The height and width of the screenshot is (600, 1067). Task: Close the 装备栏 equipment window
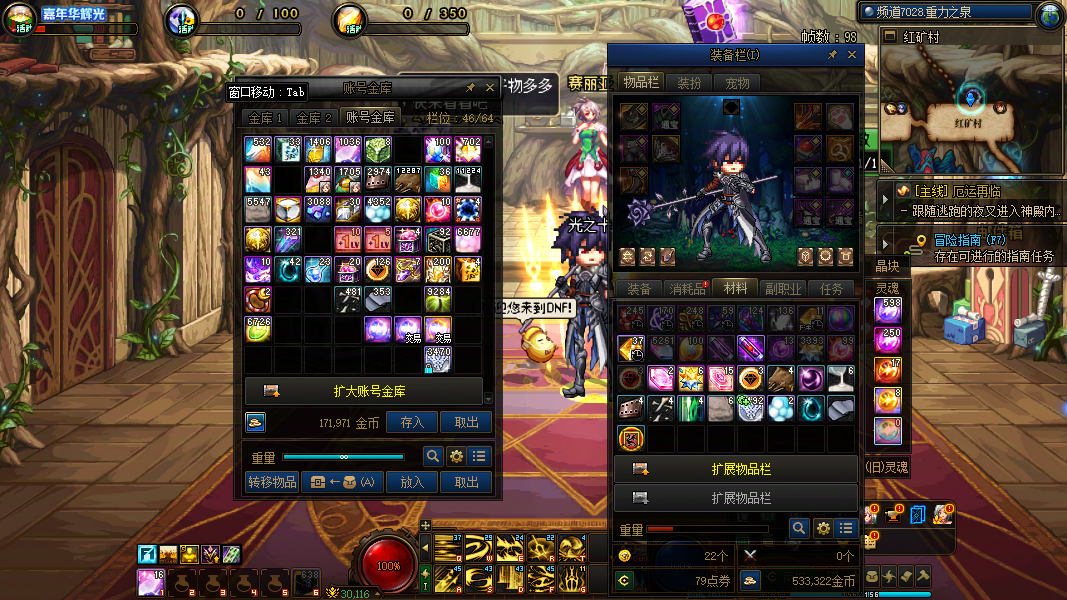[852, 55]
